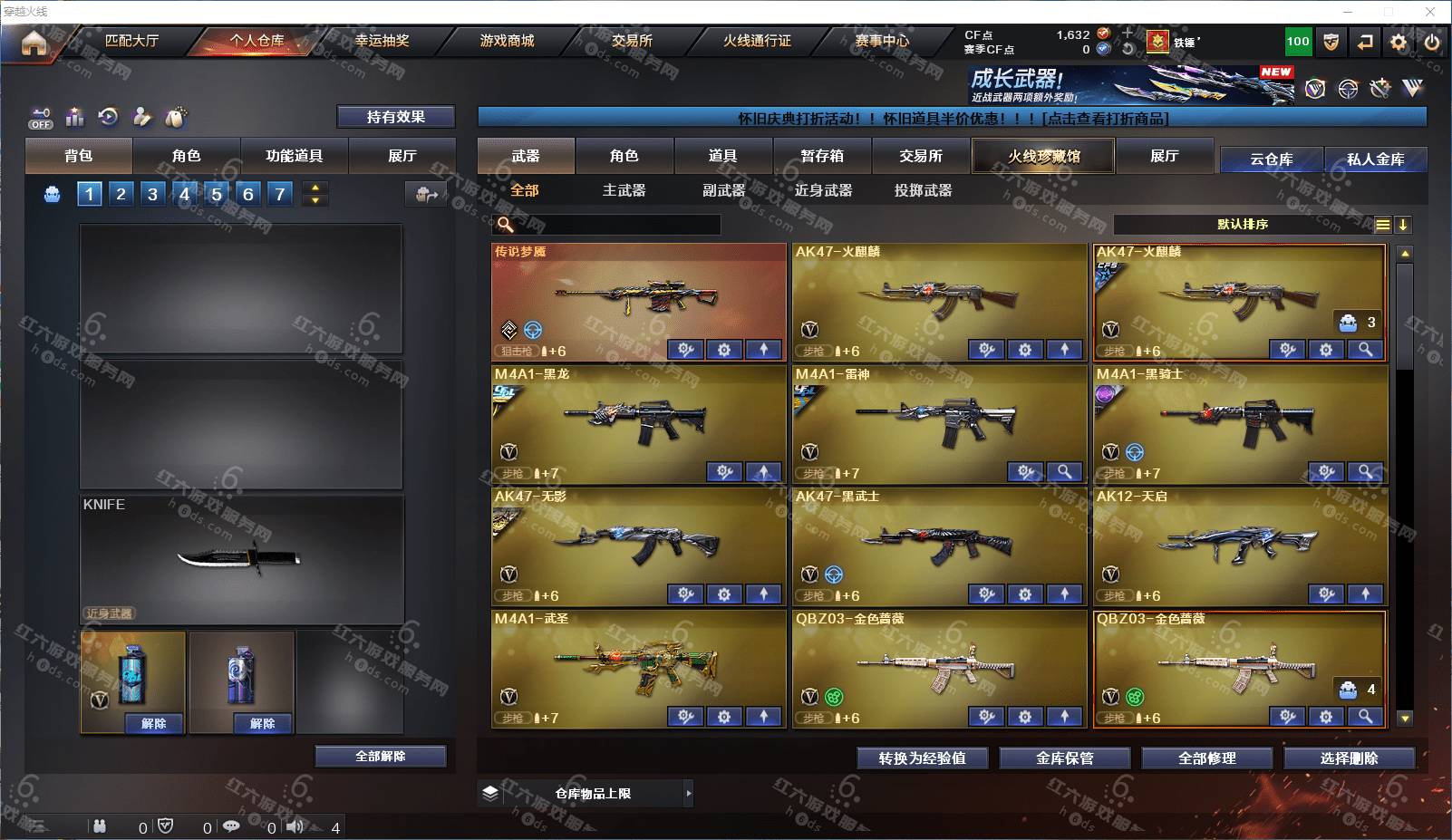Show 持有效果 owned effects
The image size is (1452, 840).
click(395, 117)
